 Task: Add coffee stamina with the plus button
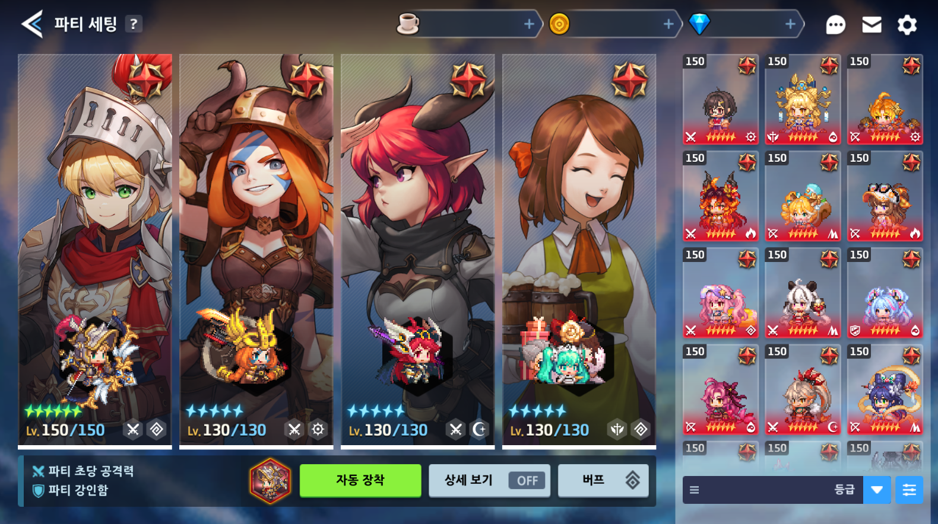(529, 24)
